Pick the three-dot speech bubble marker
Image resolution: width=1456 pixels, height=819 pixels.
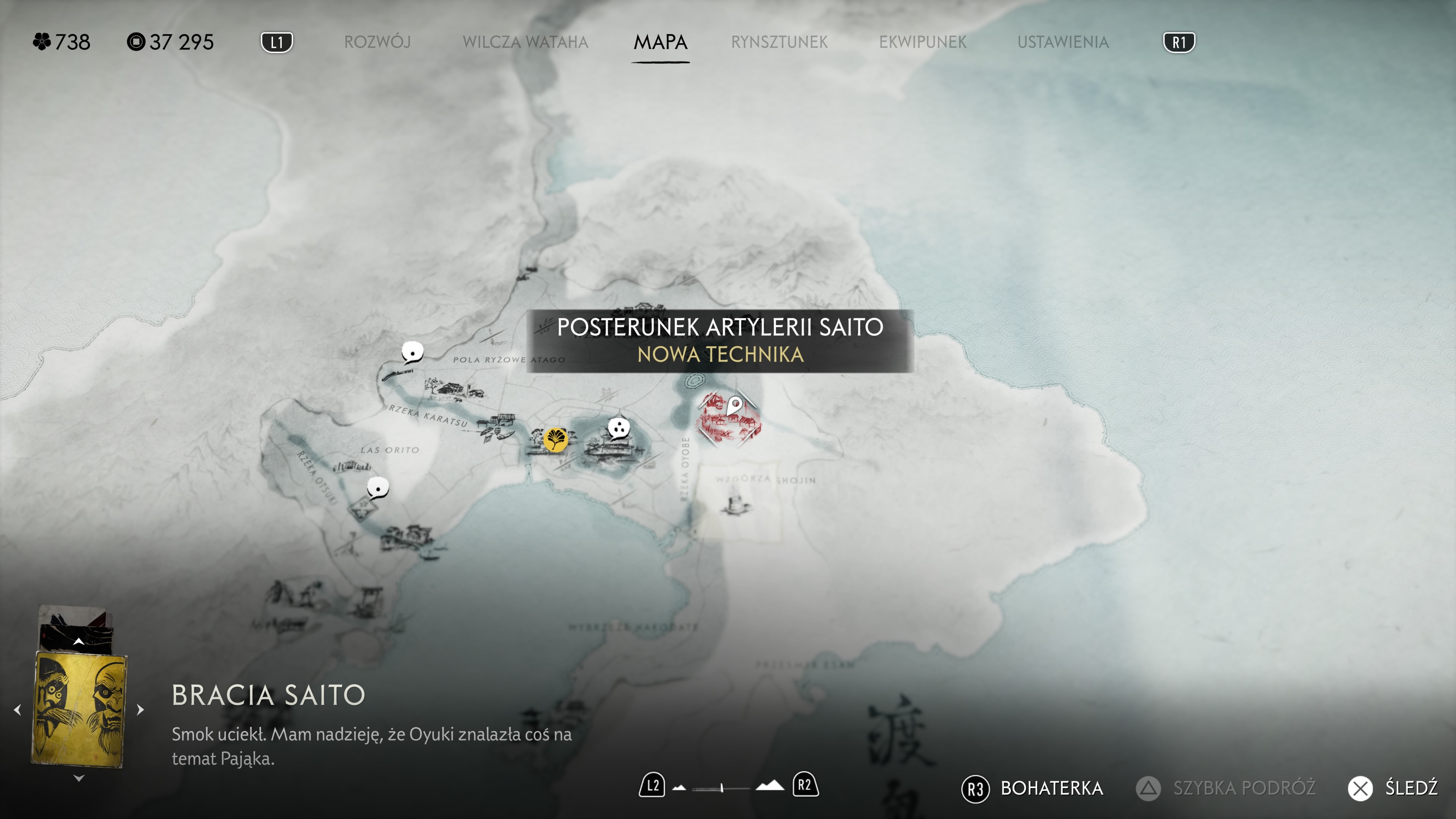tap(618, 428)
